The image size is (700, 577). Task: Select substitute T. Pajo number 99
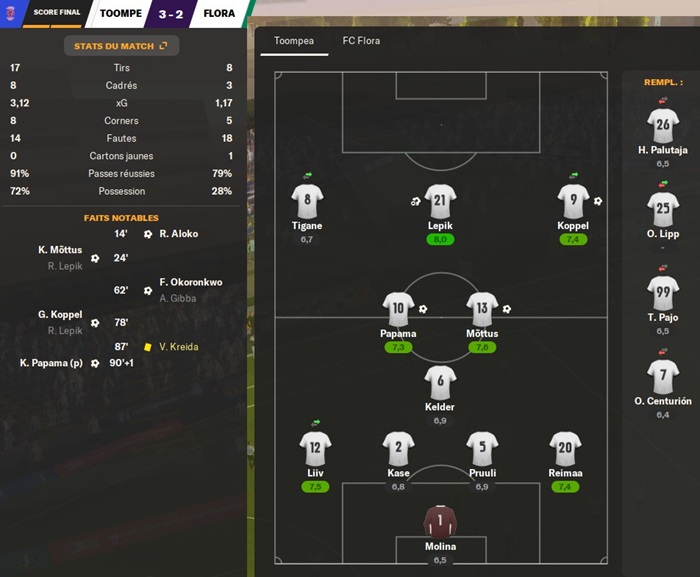[663, 294]
